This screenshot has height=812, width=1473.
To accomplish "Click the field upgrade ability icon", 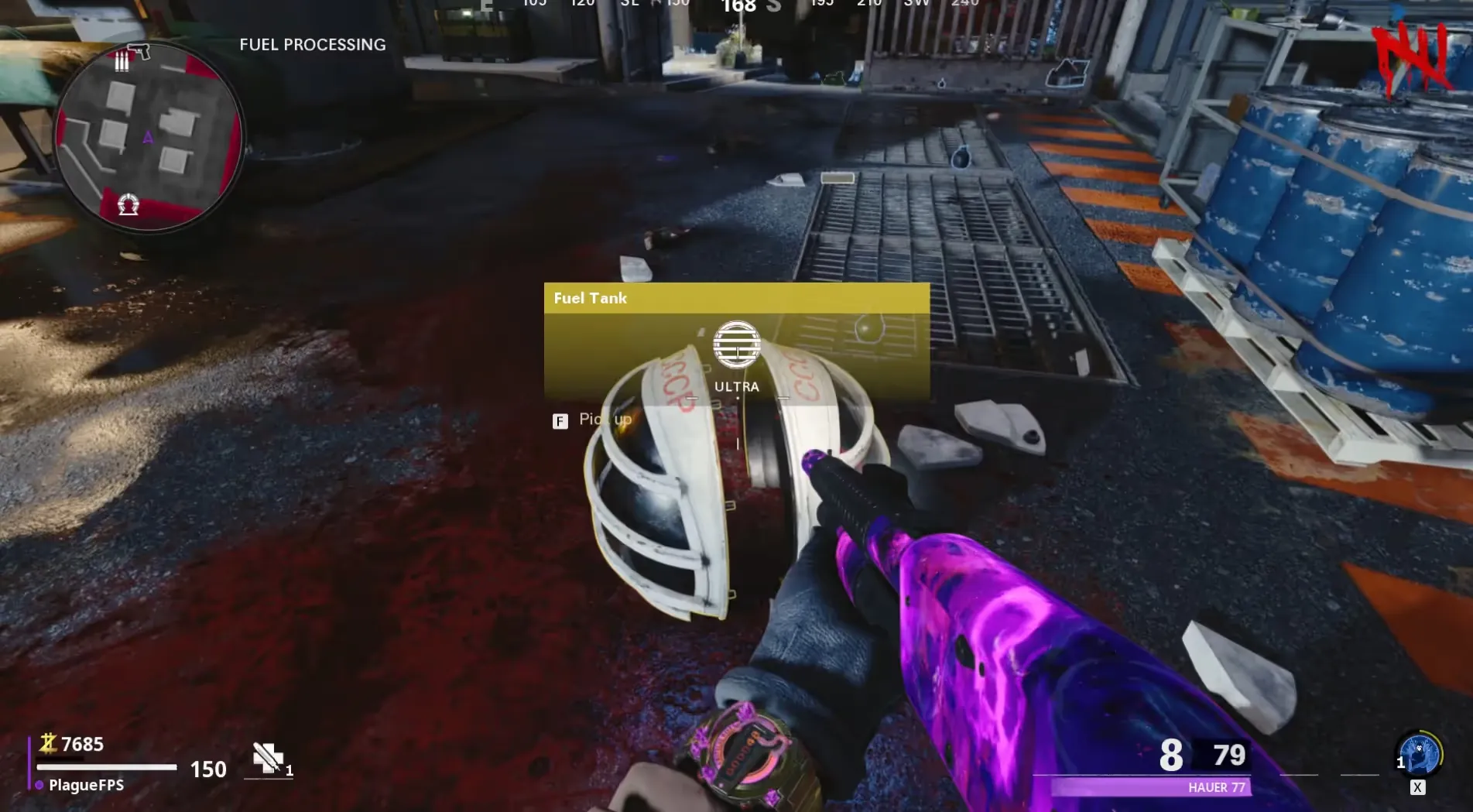I will (1420, 753).
